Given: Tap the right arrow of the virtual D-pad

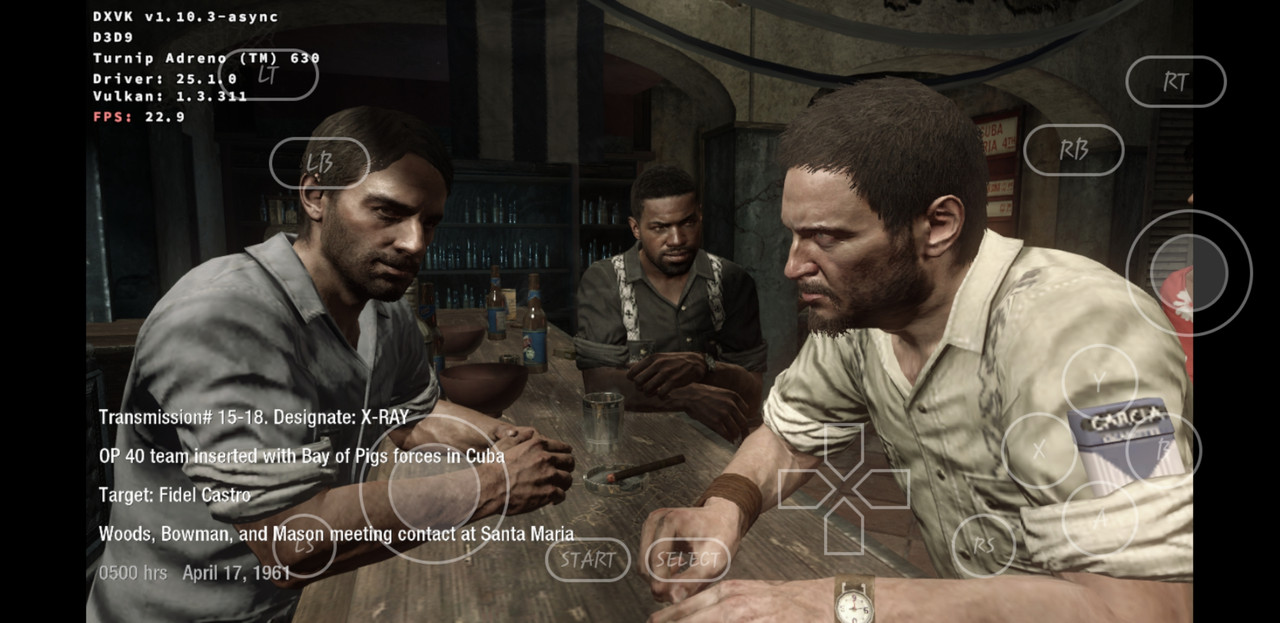Looking at the screenshot, I should coord(886,489).
